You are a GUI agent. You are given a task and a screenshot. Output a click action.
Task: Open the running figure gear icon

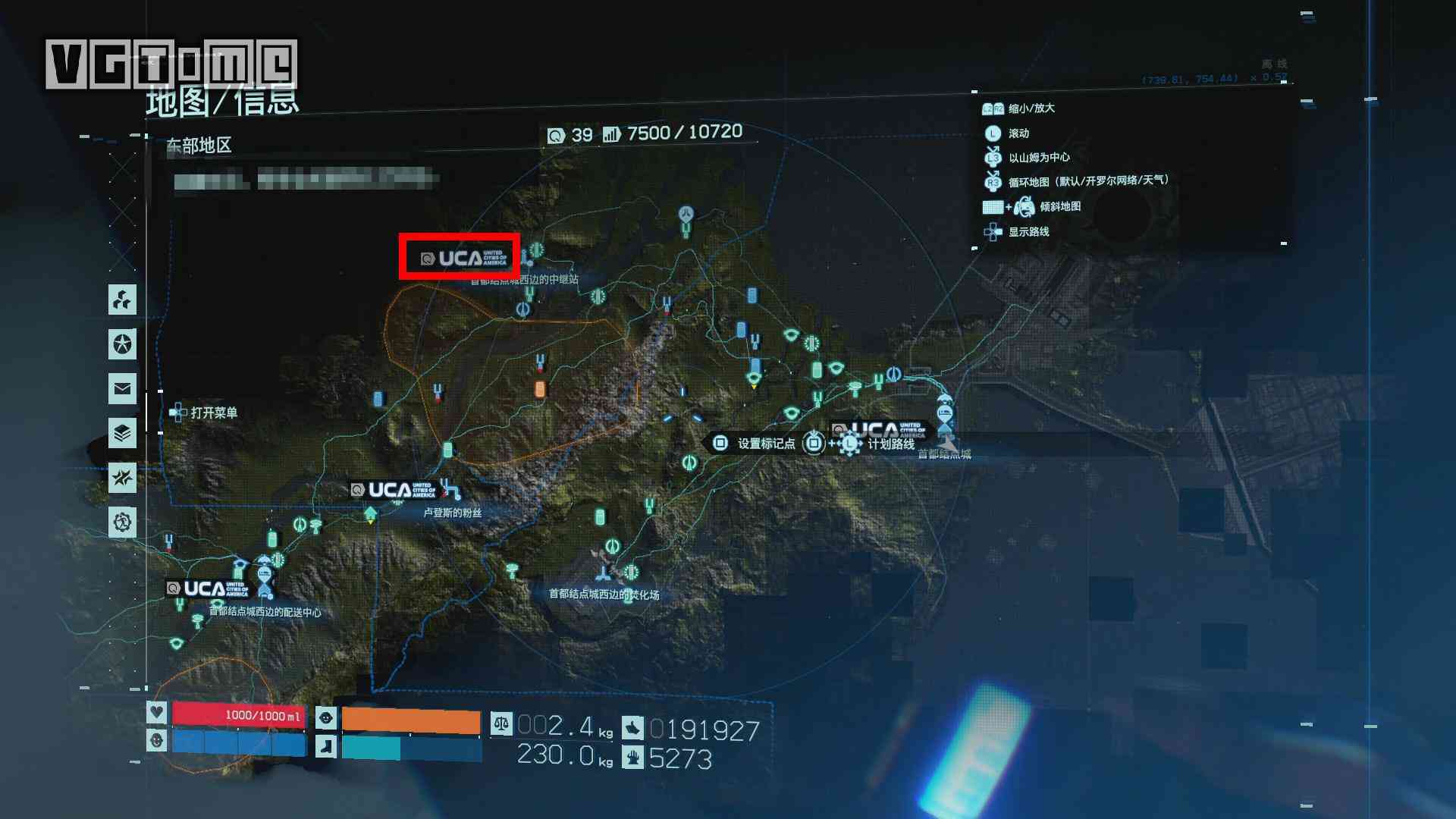122,522
